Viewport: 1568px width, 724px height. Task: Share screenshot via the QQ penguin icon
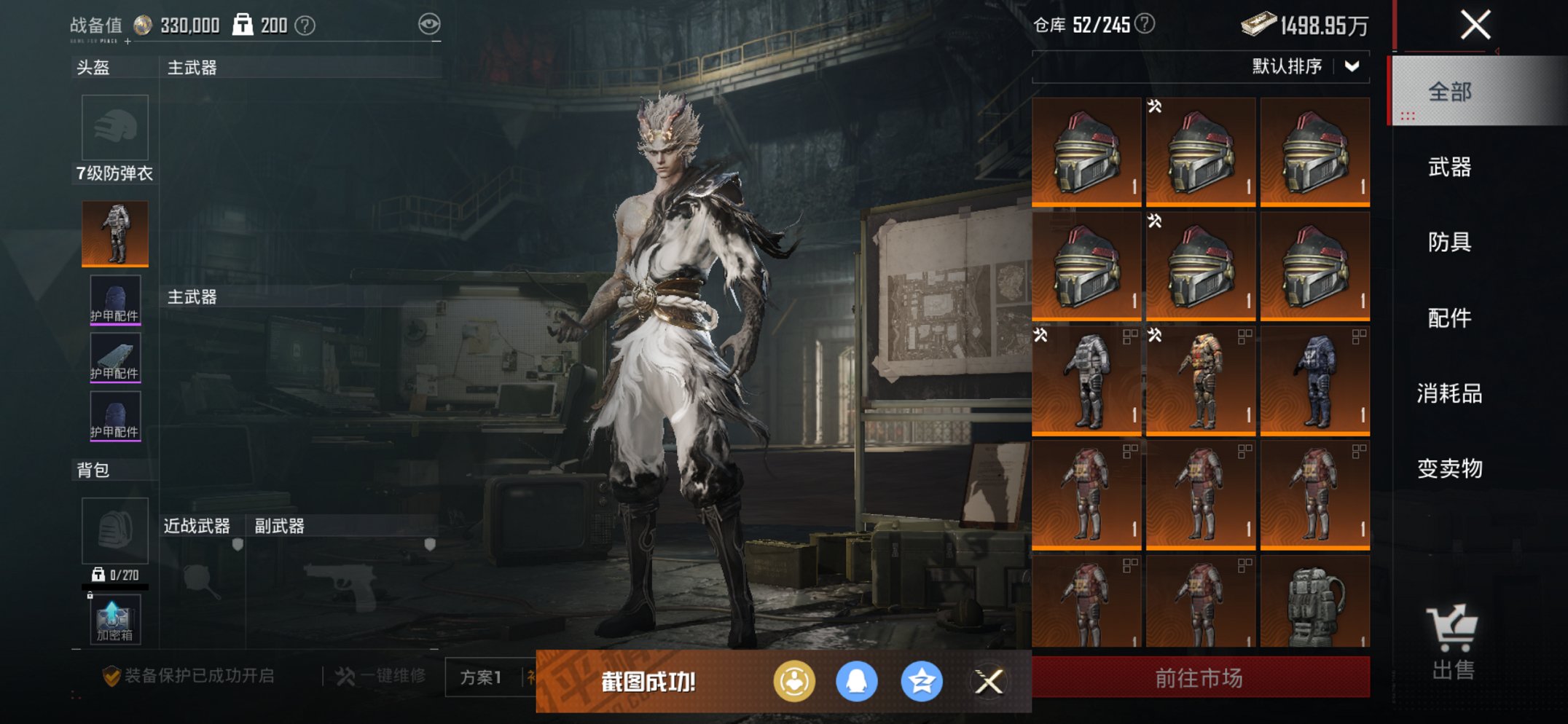pyautogui.click(x=856, y=682)
